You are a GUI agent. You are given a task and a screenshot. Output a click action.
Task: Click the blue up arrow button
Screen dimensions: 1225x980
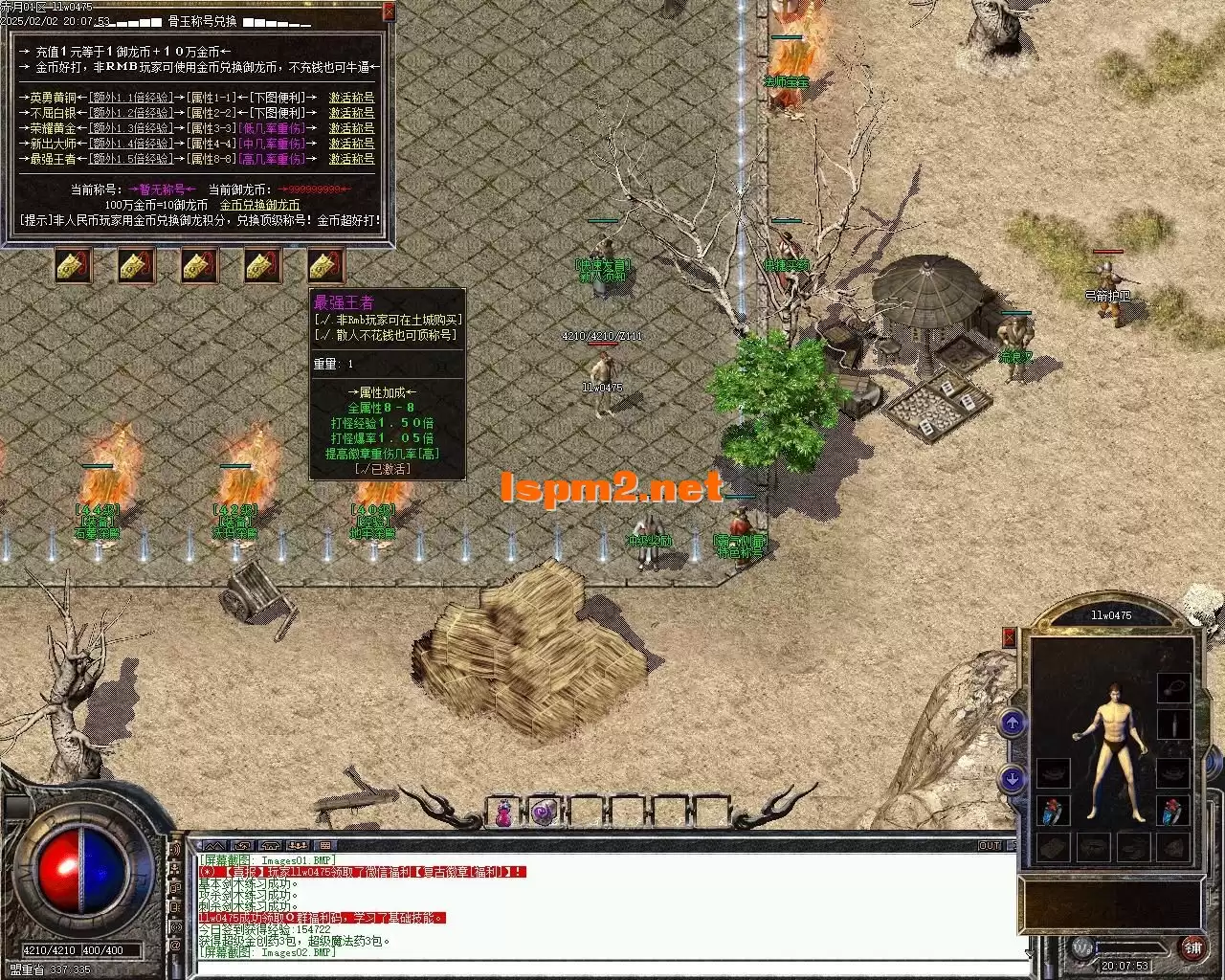[1013, 723]
